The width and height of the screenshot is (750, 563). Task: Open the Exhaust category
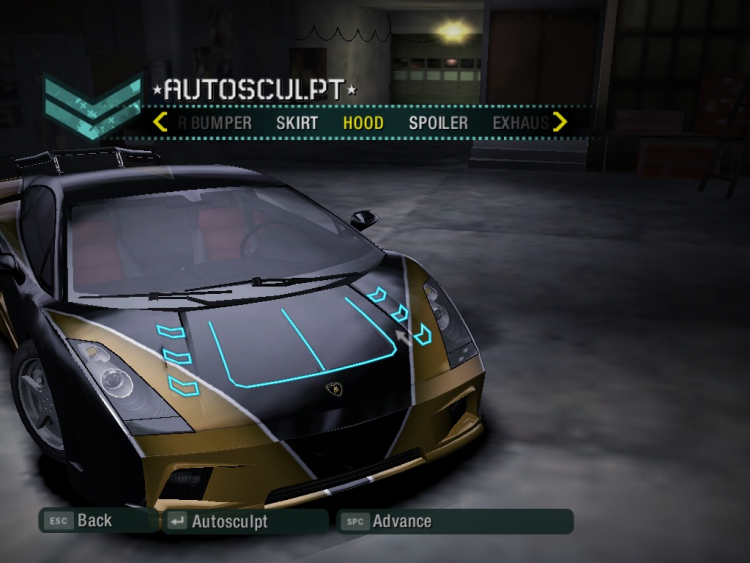520,123
